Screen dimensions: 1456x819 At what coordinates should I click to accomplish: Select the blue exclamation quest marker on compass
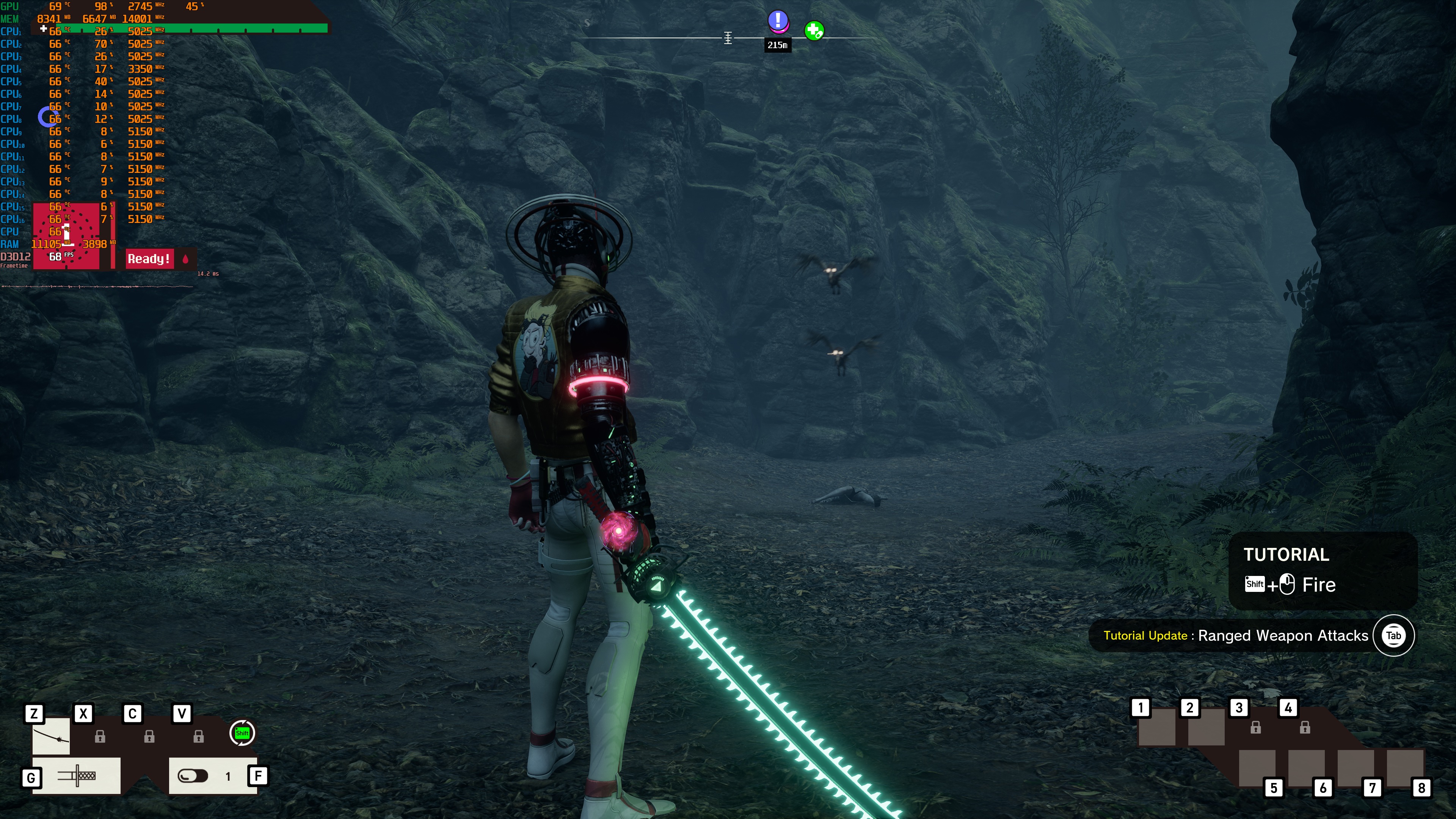(778, 21)
